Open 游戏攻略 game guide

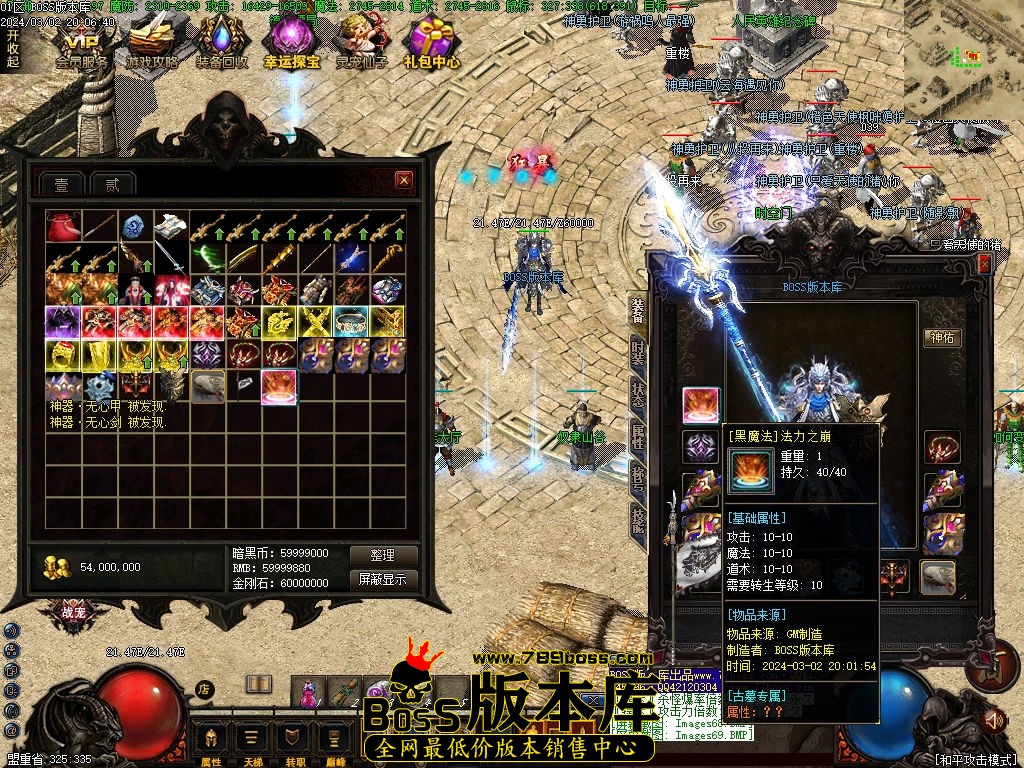(152, 45)
